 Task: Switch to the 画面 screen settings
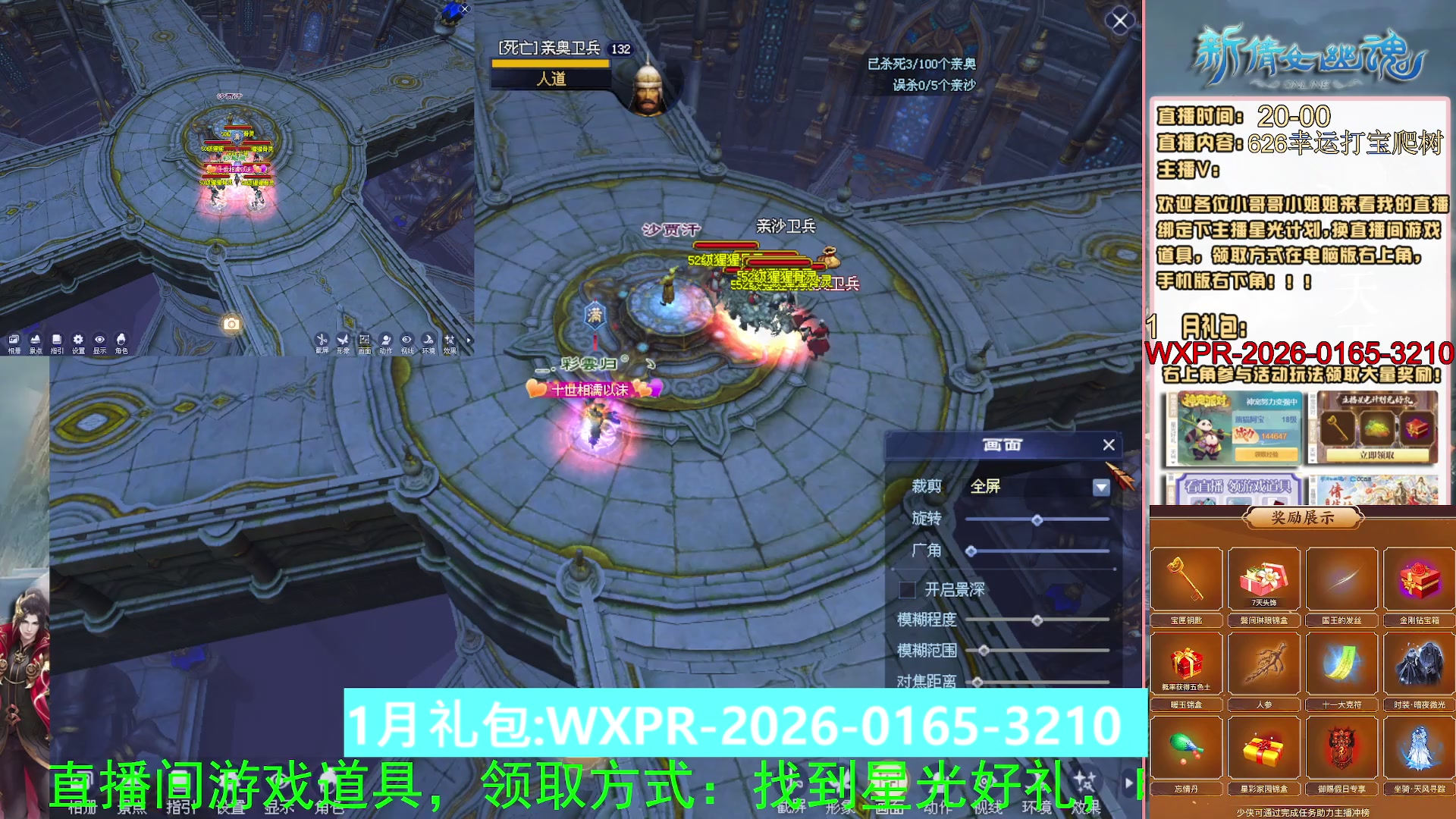(364, 340)
